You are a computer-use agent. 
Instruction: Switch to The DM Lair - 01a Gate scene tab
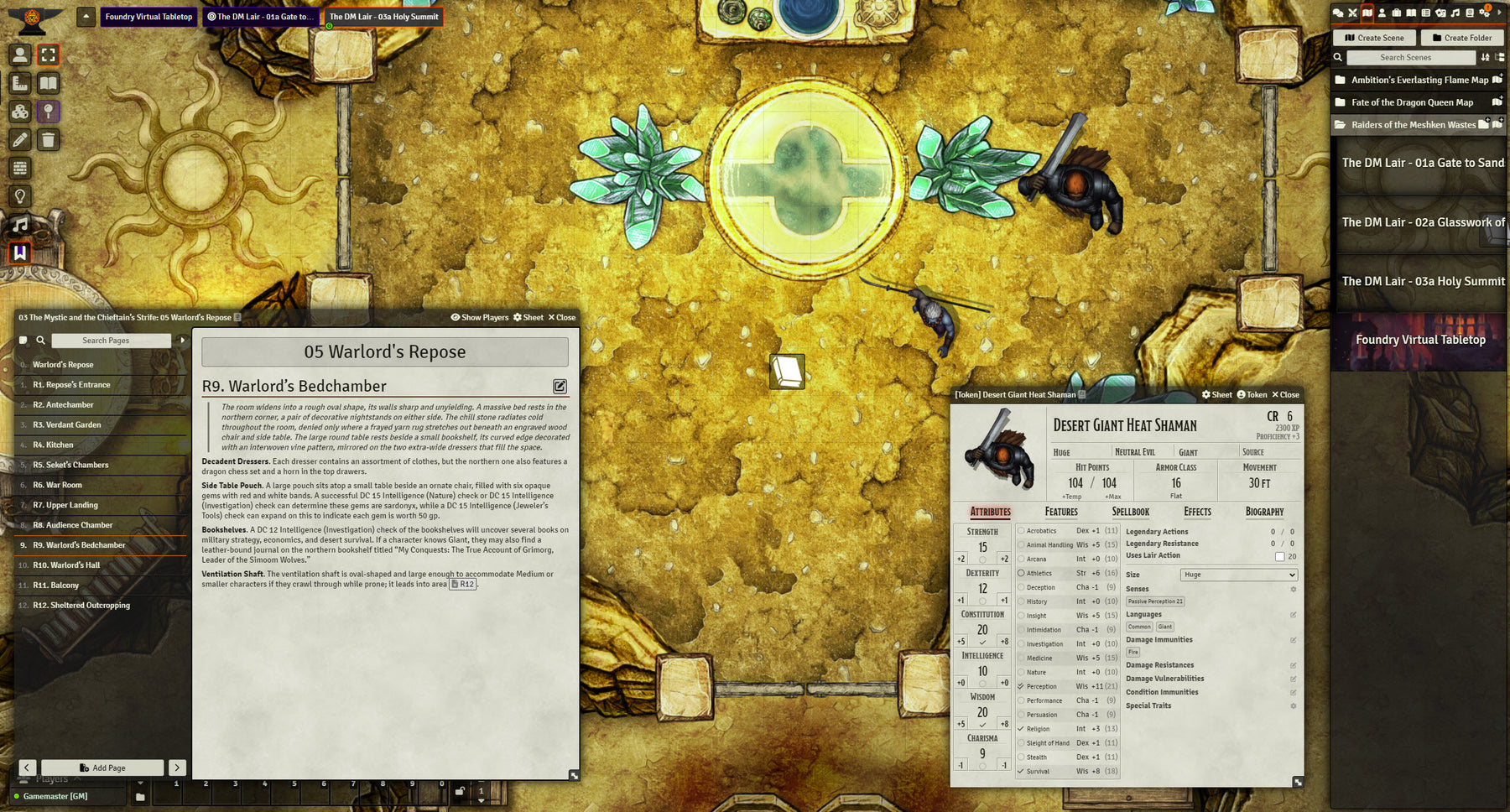click(x=261, y=17)
